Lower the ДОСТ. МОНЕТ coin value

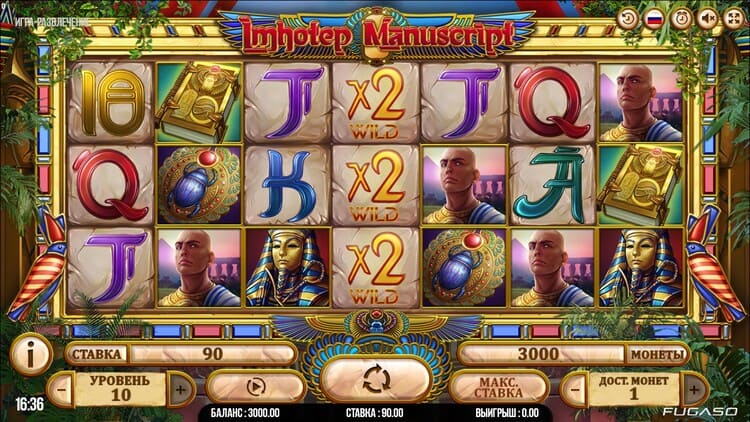pos(571,388)
